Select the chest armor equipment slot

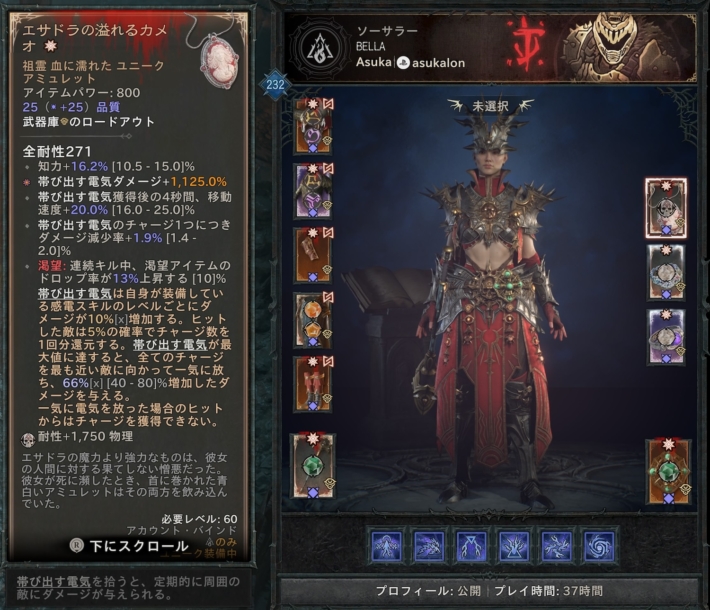coord(313,189)
